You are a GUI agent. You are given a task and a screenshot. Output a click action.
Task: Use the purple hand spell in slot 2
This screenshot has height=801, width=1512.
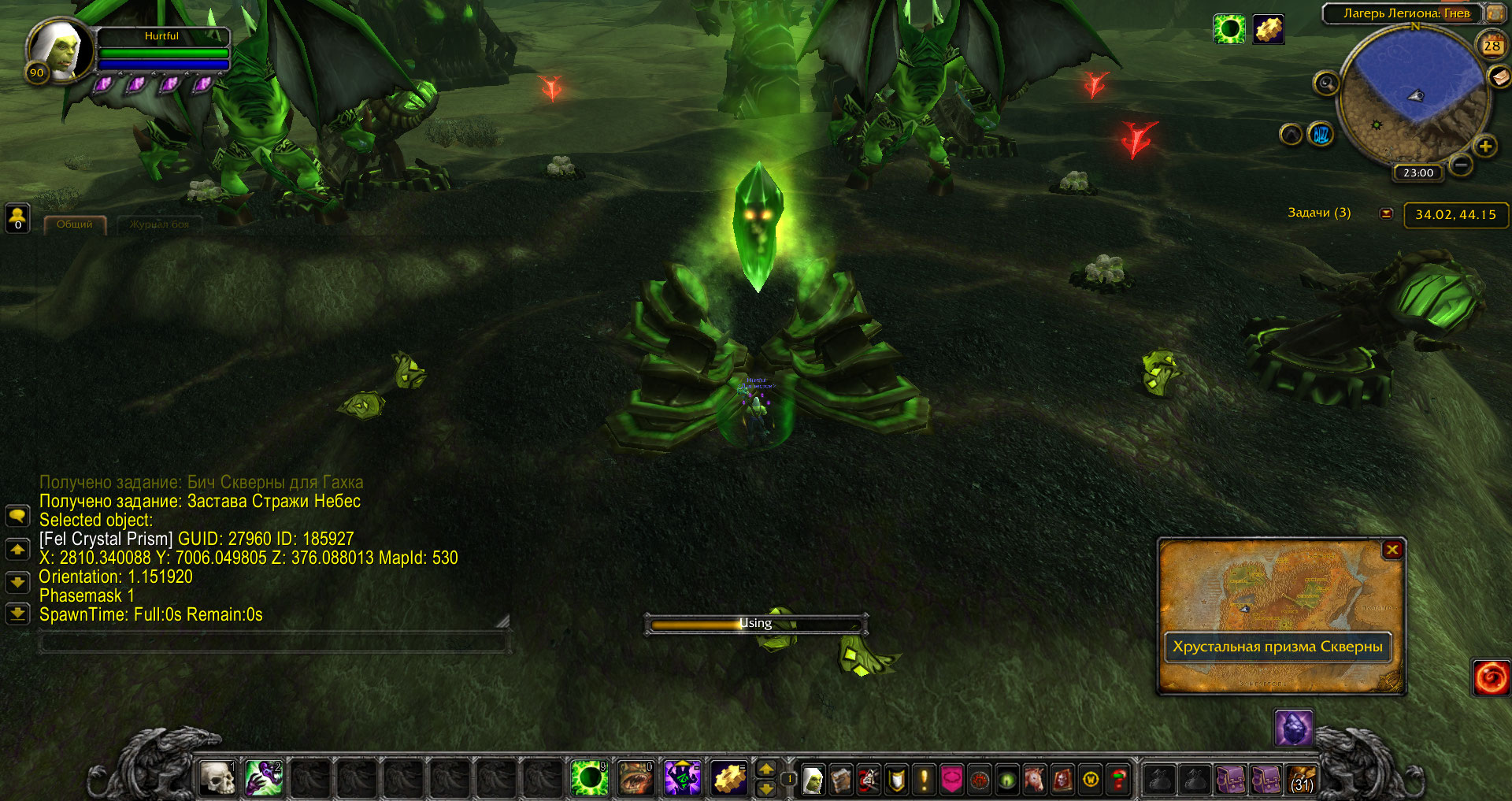point(264,778)
